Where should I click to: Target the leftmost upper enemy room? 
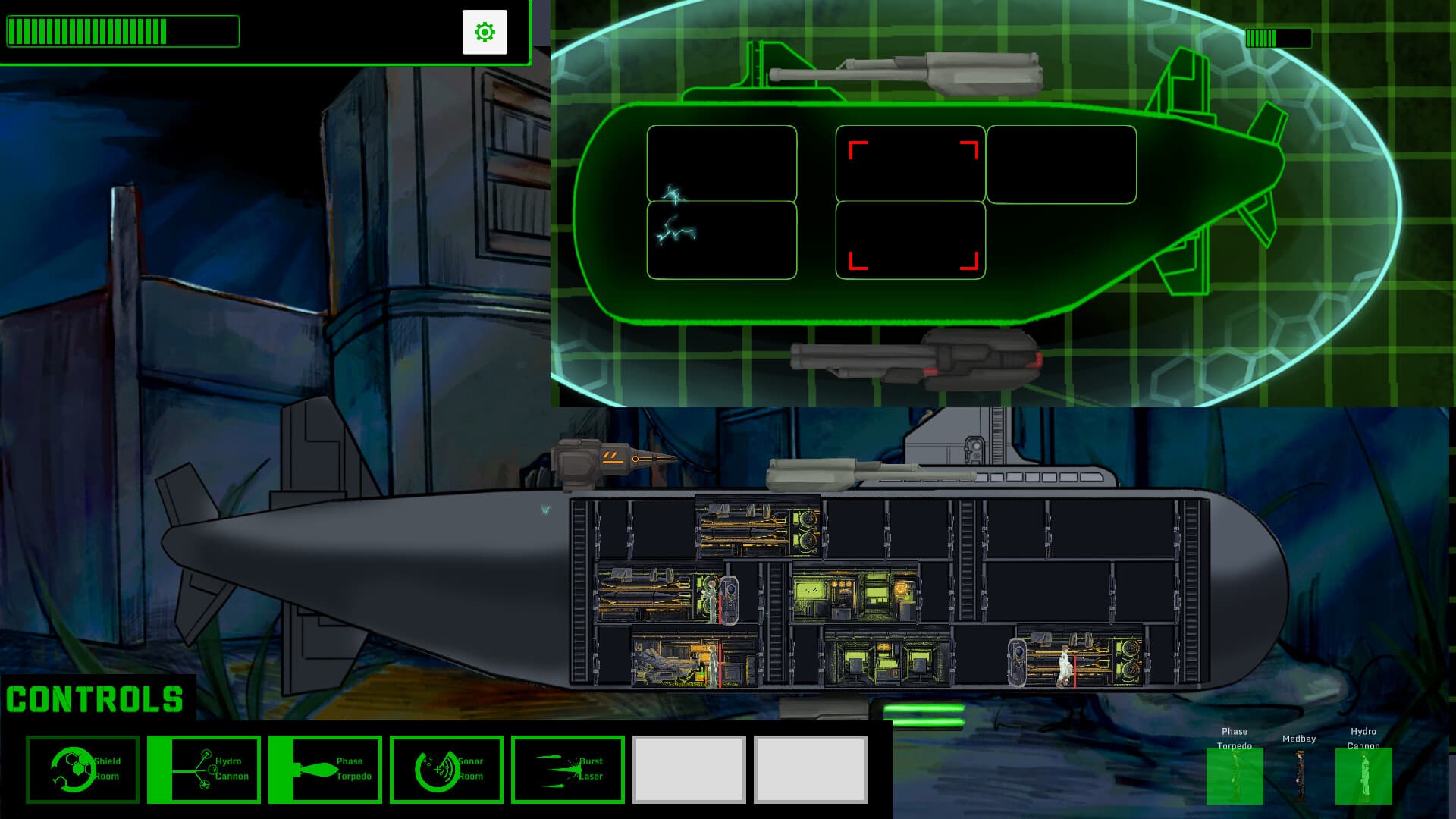720,163
